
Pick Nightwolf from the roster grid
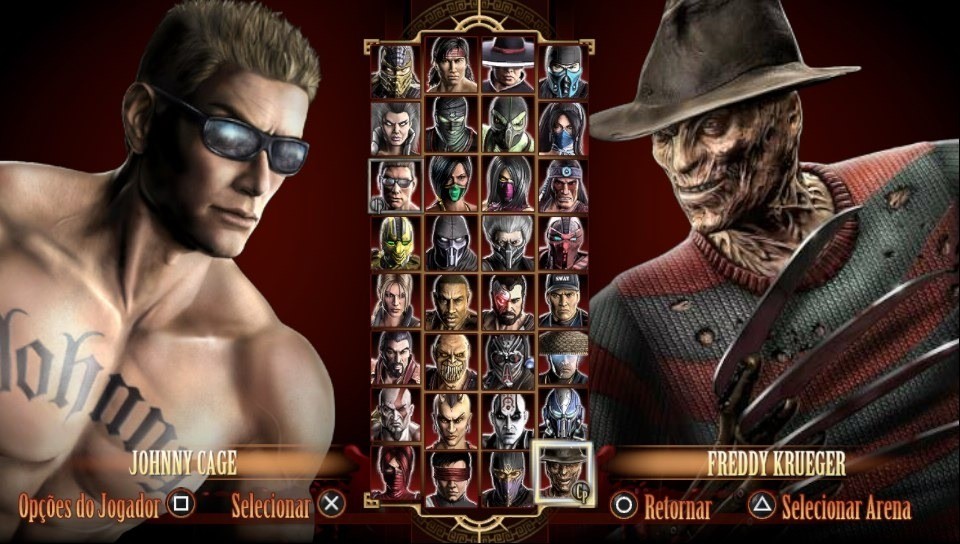click(x=563, y=185)
